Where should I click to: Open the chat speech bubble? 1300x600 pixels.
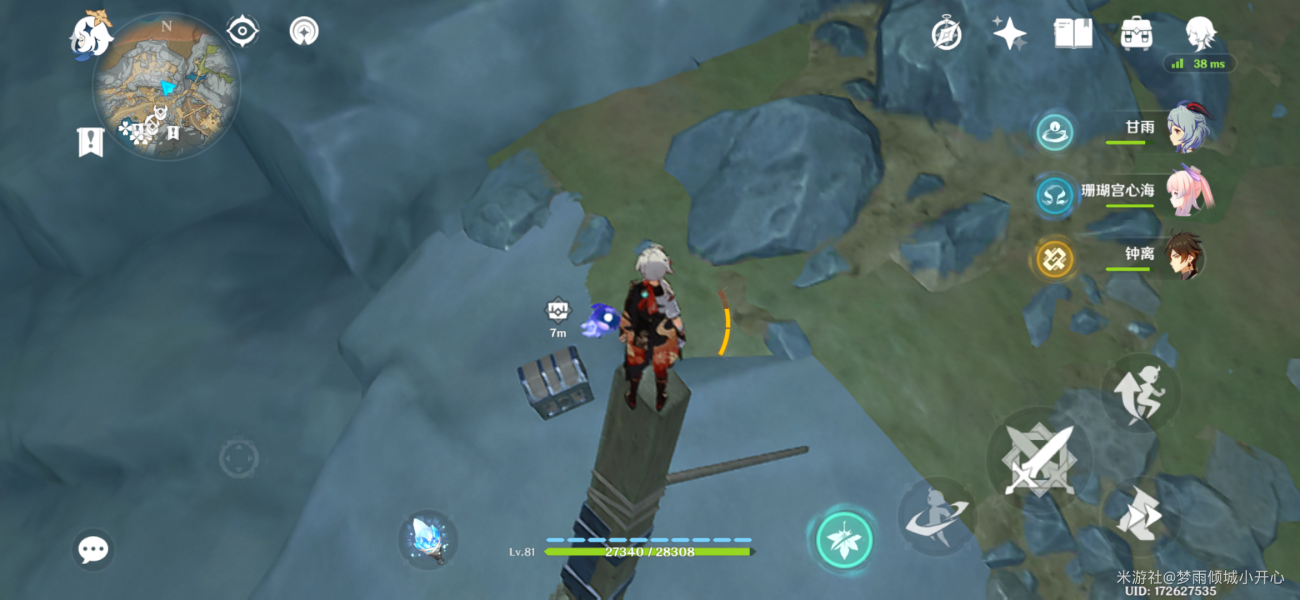pos(93,549)
